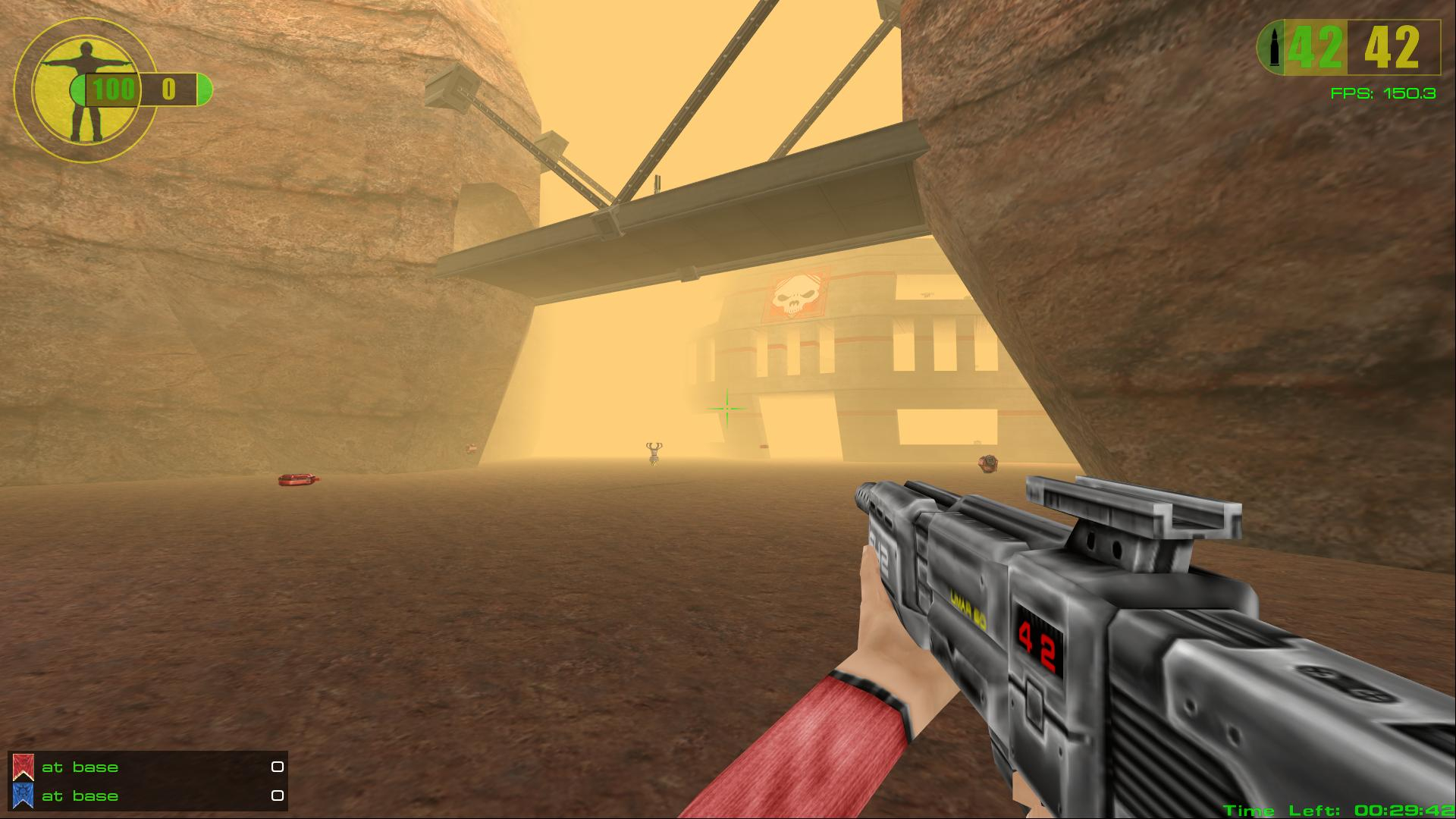Image resolution: width=1456 pixels, height=819 pixels.
Task: Click the blue team flag icon
Action: [x=24, y=795]
